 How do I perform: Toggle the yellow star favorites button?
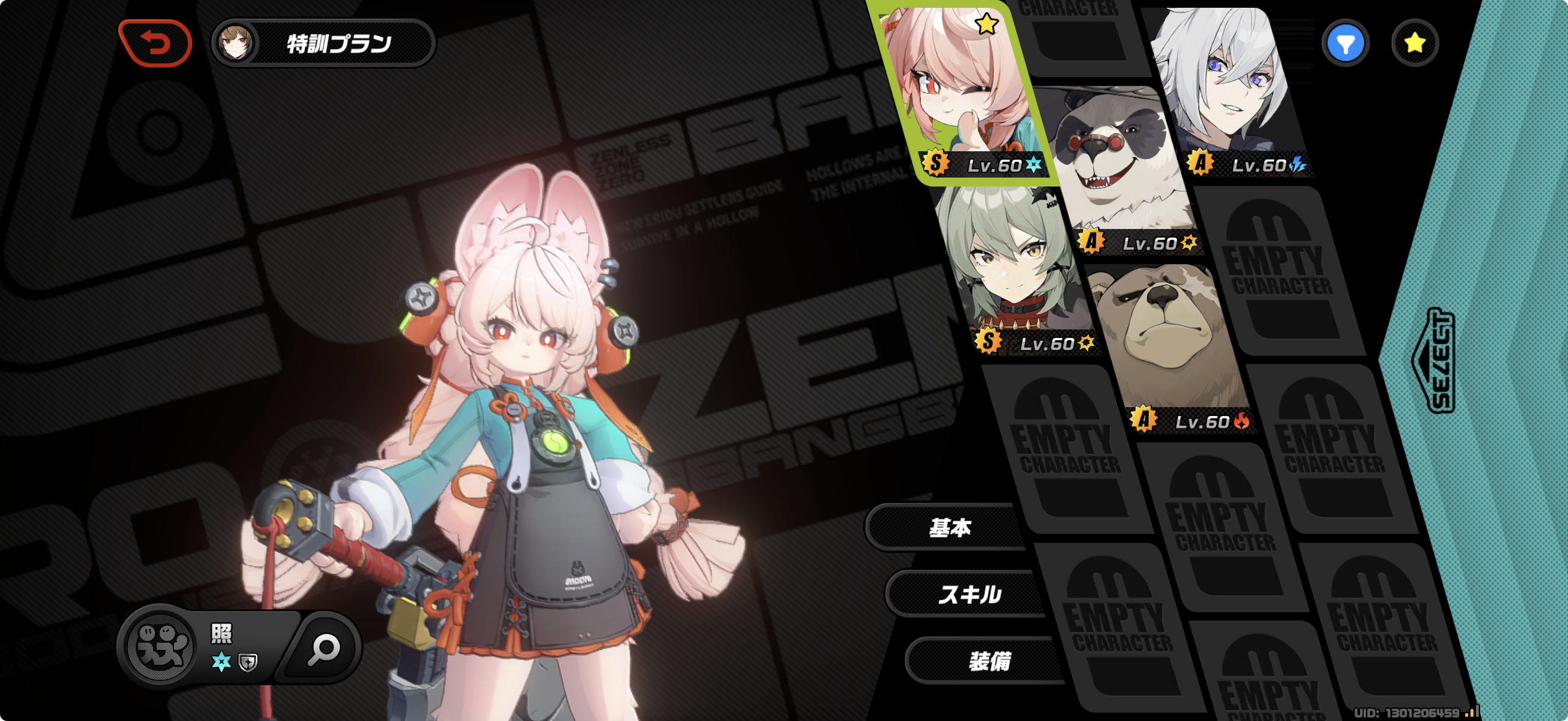point(1414,43)
